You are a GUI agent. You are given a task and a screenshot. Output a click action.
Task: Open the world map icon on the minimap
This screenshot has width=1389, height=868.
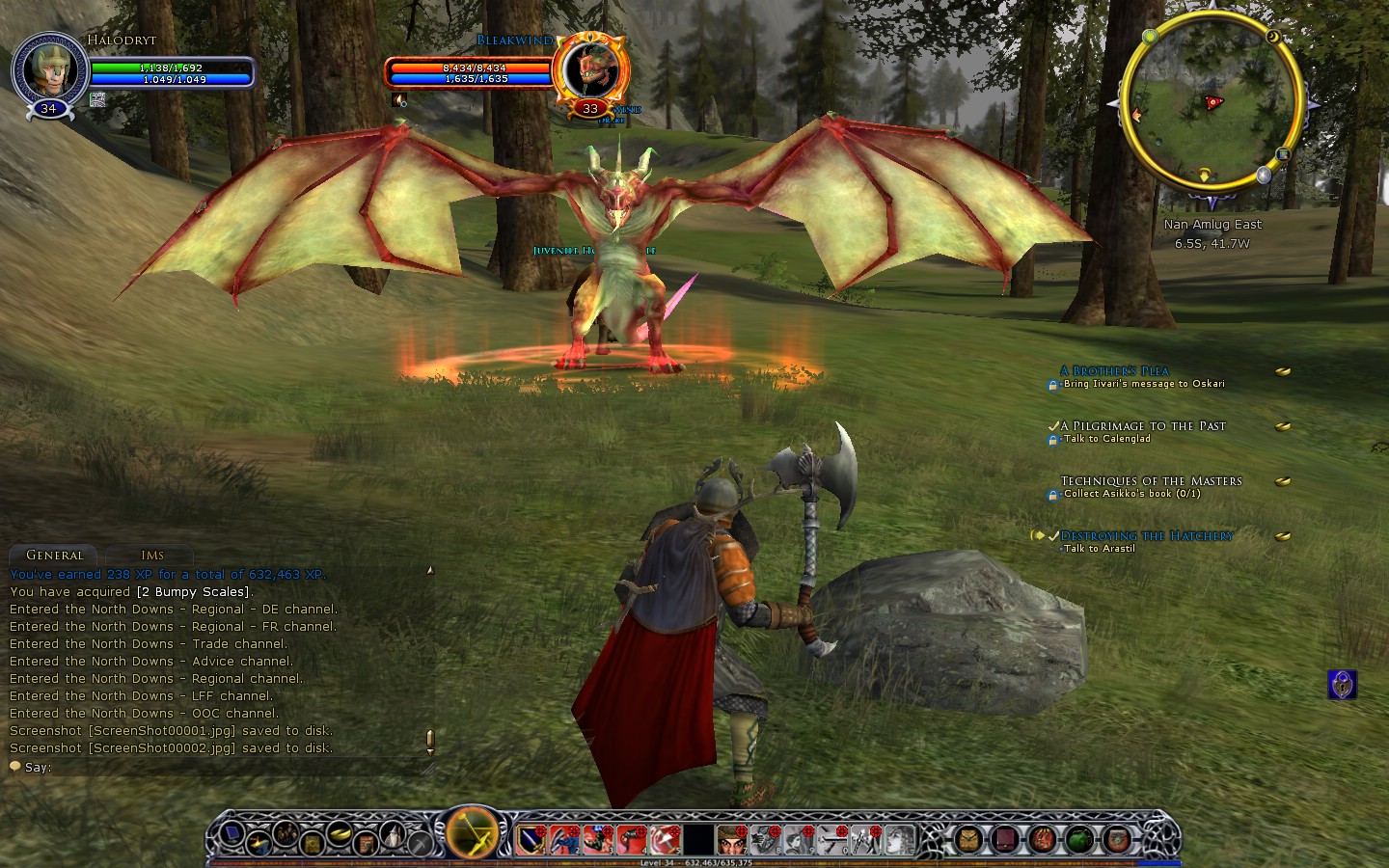pos(1283,155)
